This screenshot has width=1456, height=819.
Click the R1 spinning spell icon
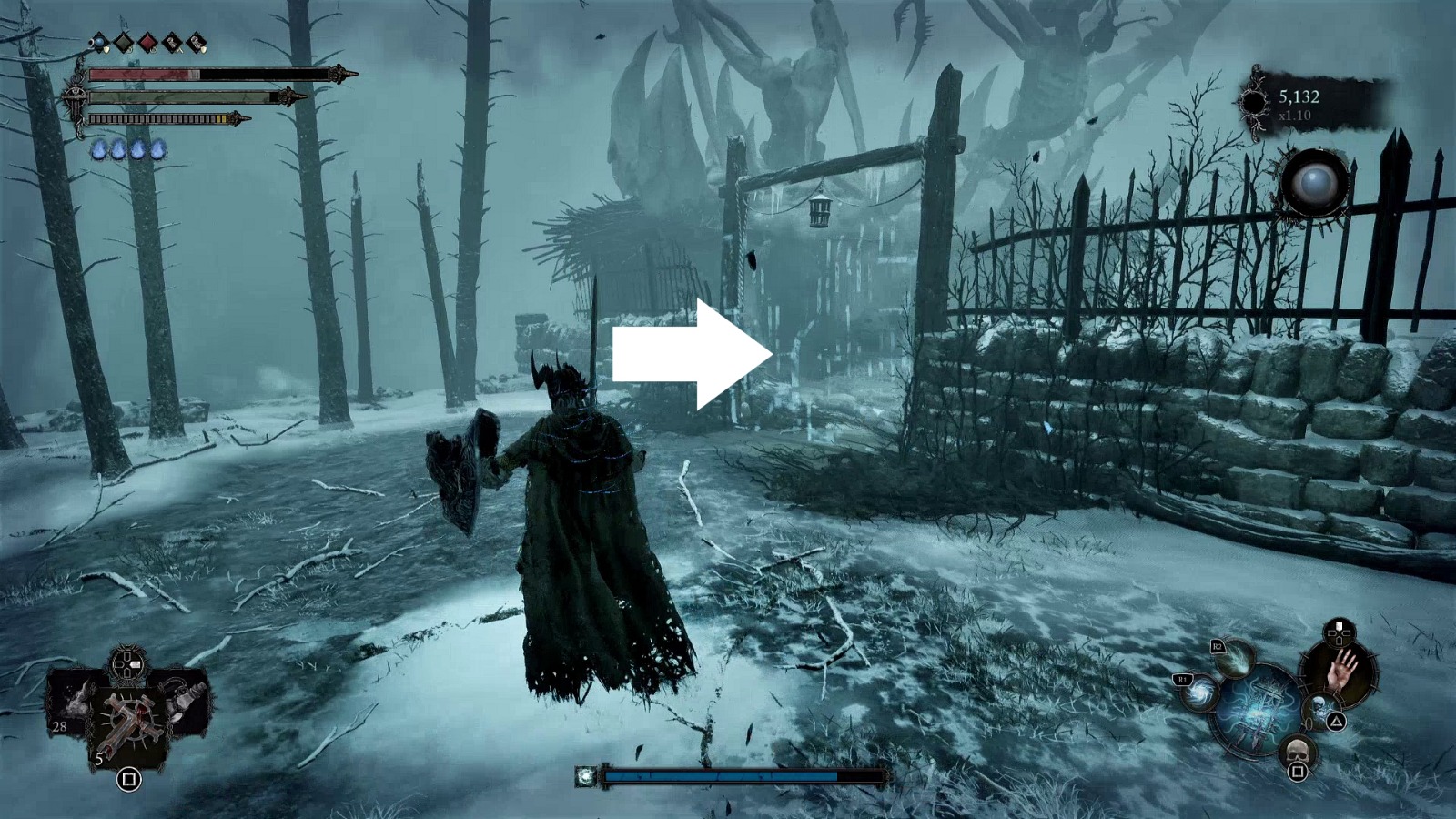pyautogui.click(x=1198, y=693)
